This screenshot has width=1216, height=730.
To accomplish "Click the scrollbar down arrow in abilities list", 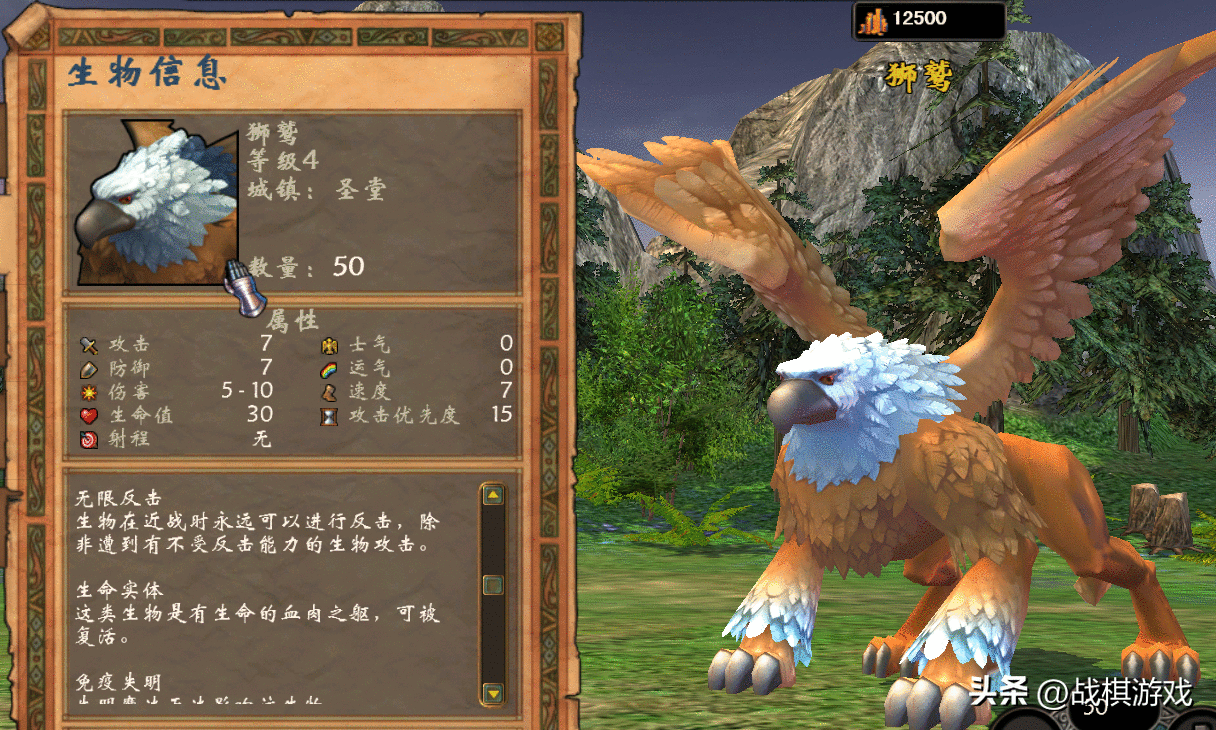I will [x=492, y=691].
